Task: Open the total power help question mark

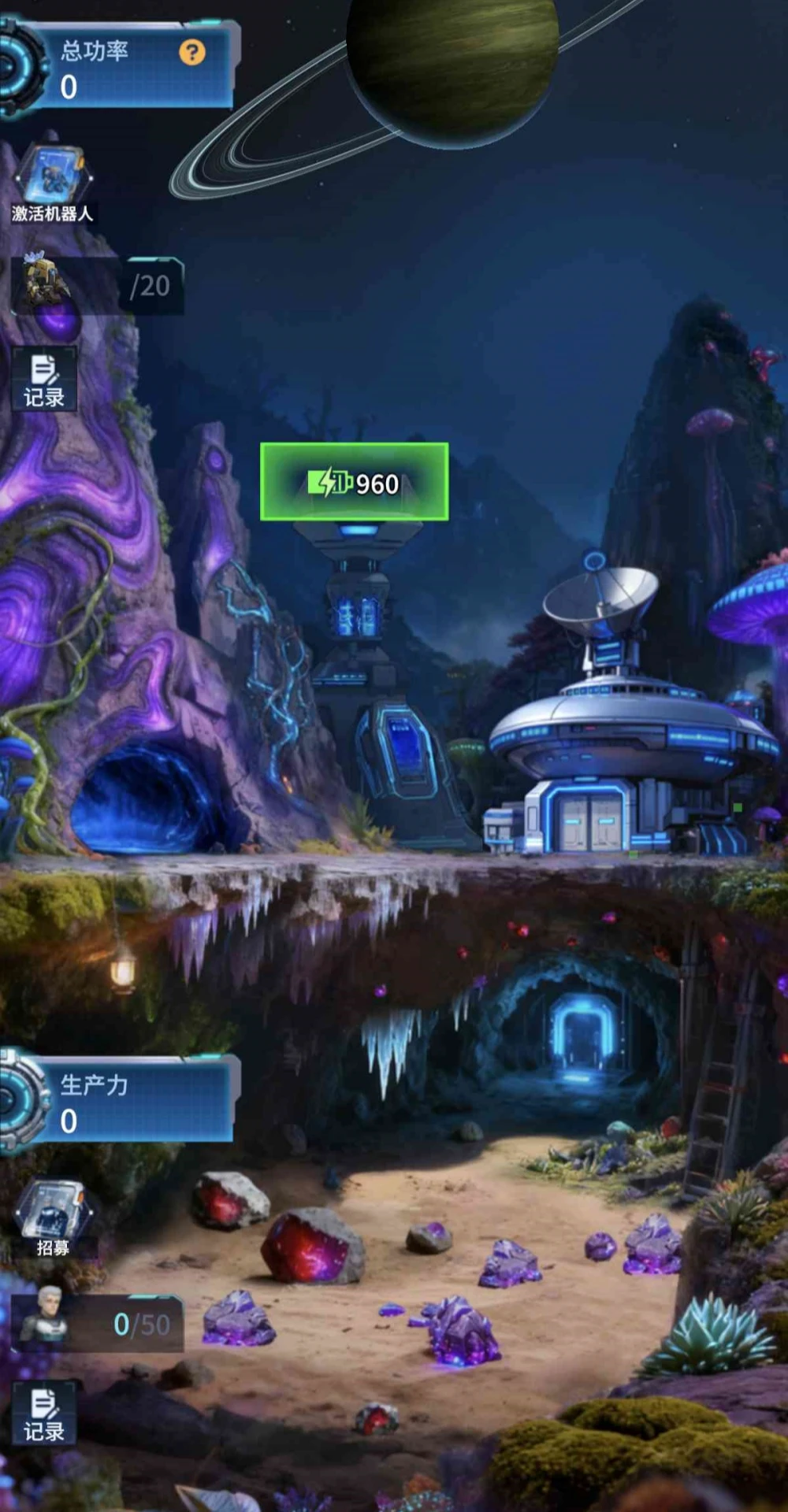Action: [191, 53]
